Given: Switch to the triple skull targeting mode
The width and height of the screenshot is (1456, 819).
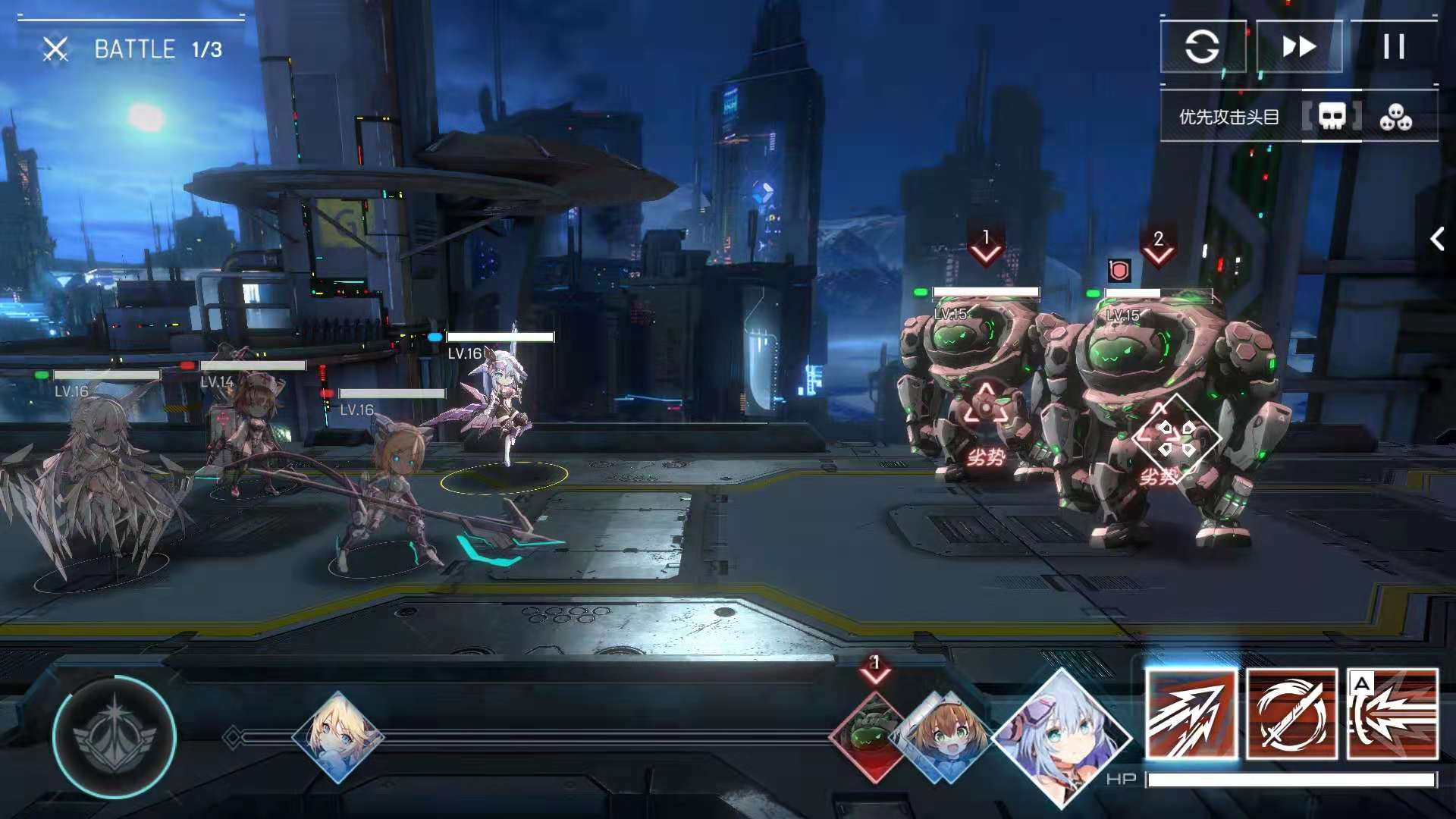Looking at the screenshot, I should [1395, 117].
